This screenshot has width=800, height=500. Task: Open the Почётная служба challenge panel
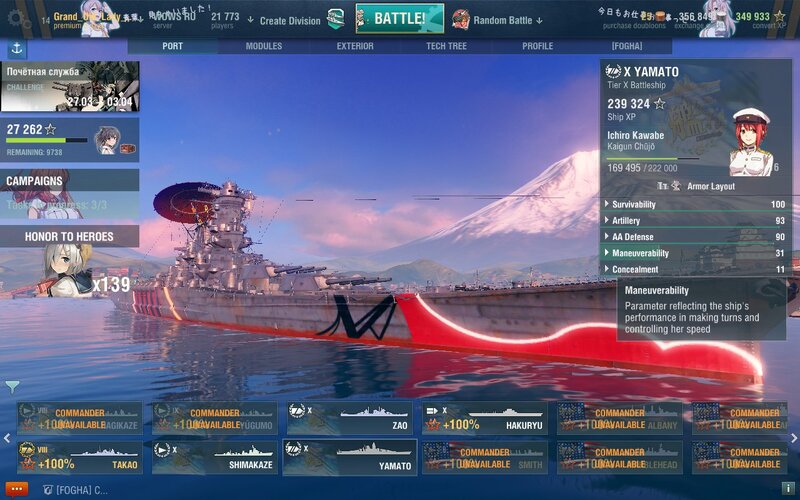[70, 87]
